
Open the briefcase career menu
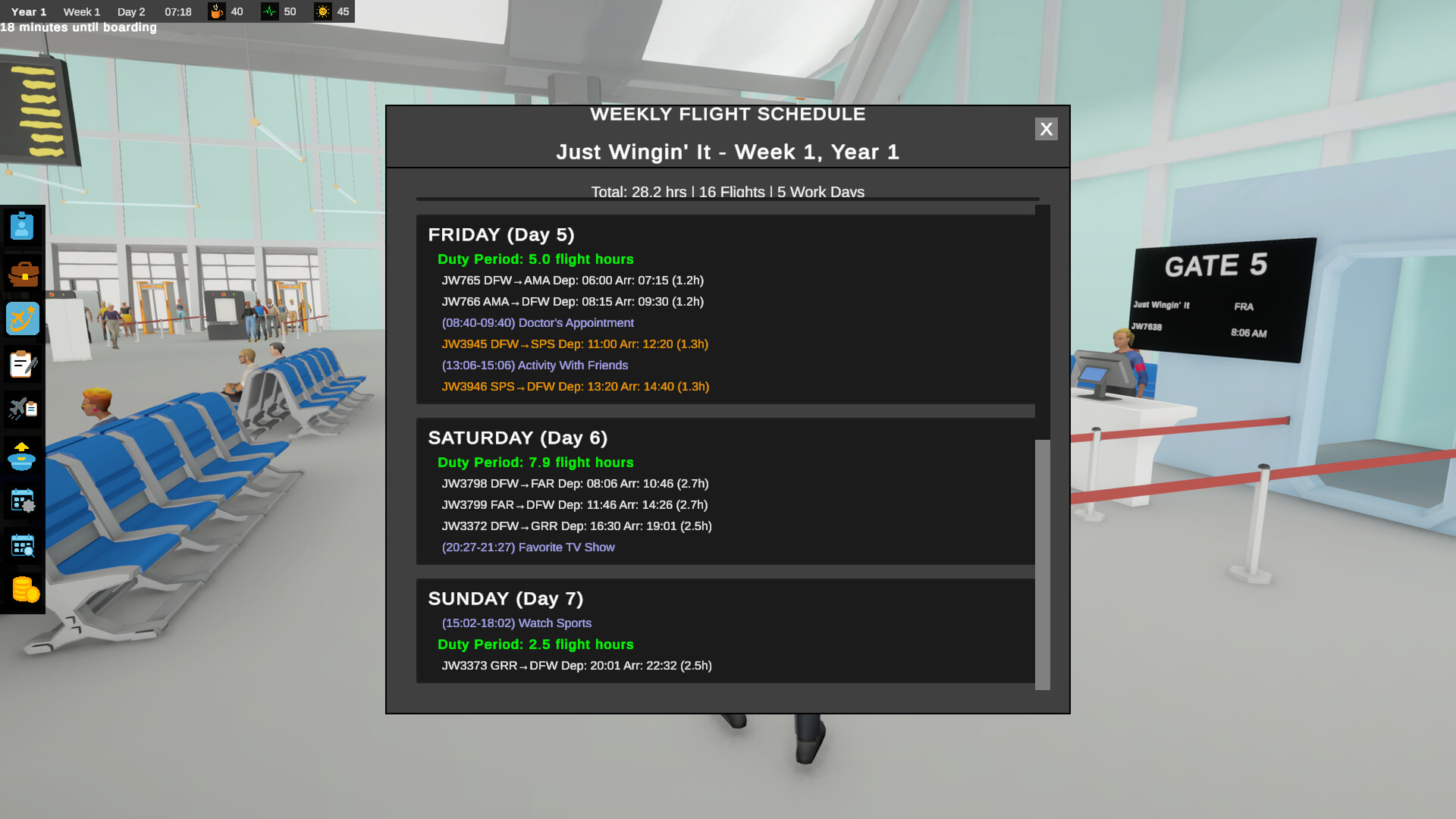click(22, 273)
